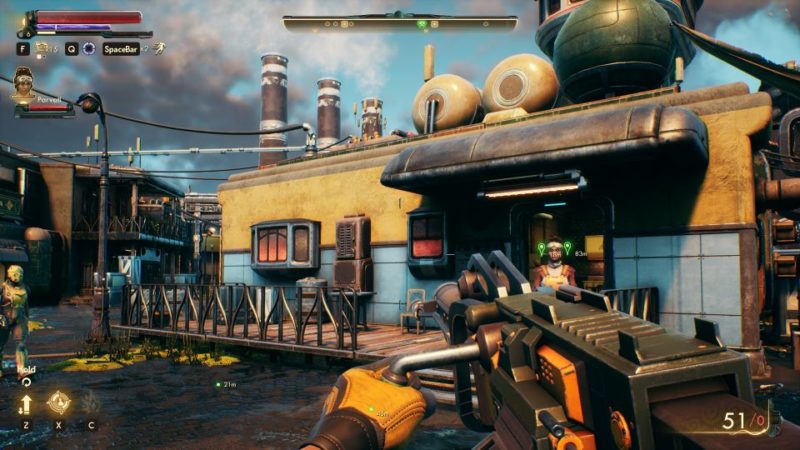
Task: Trigger the companion formation arrow command
Action: coord(26,403)
